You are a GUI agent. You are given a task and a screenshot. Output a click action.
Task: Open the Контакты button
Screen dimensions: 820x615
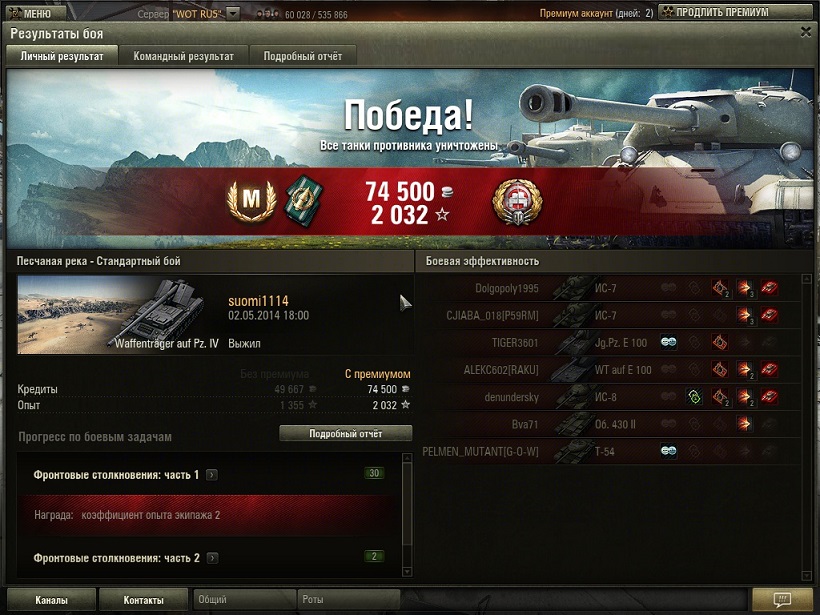(143, 600)
